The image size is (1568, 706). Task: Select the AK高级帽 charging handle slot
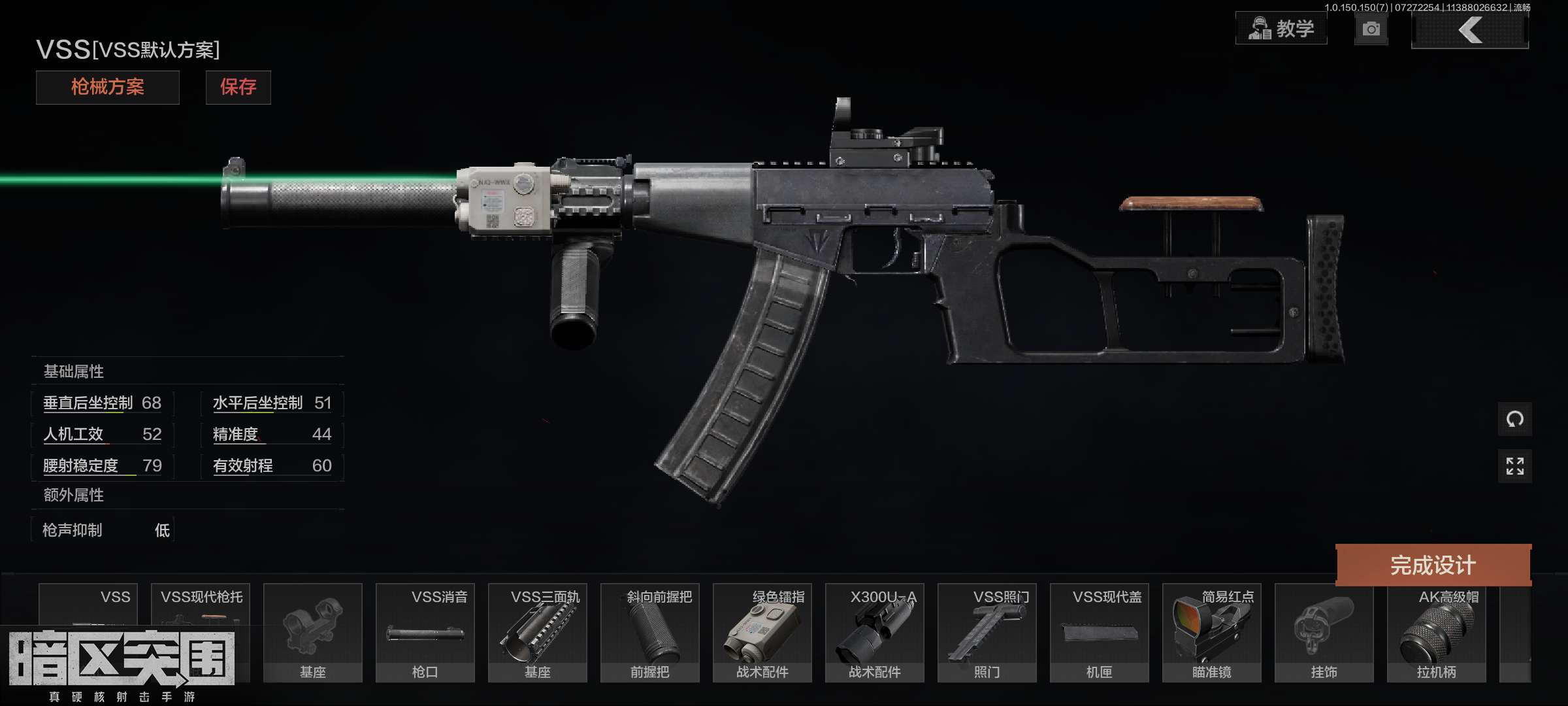coord(1437,632)
